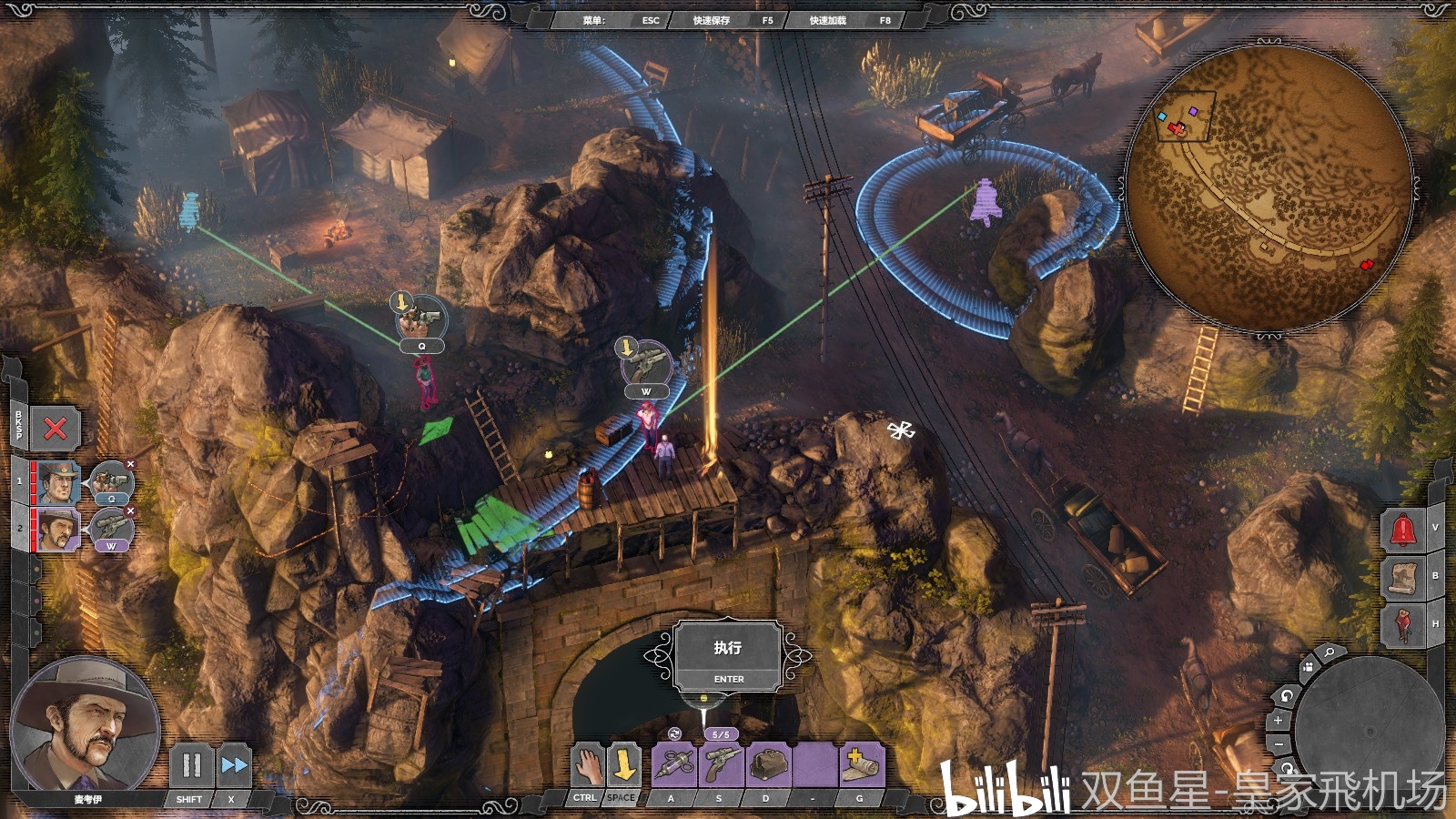Select Cooper's portrait in the party list
Viewport: 1456px width, 819px height.
(57, 482)
